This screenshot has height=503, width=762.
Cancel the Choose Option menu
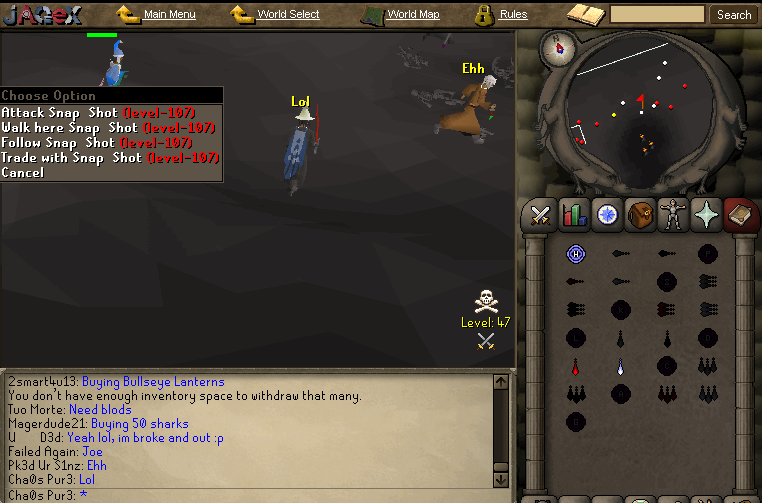pyautogui.click(x=23, y=173)
